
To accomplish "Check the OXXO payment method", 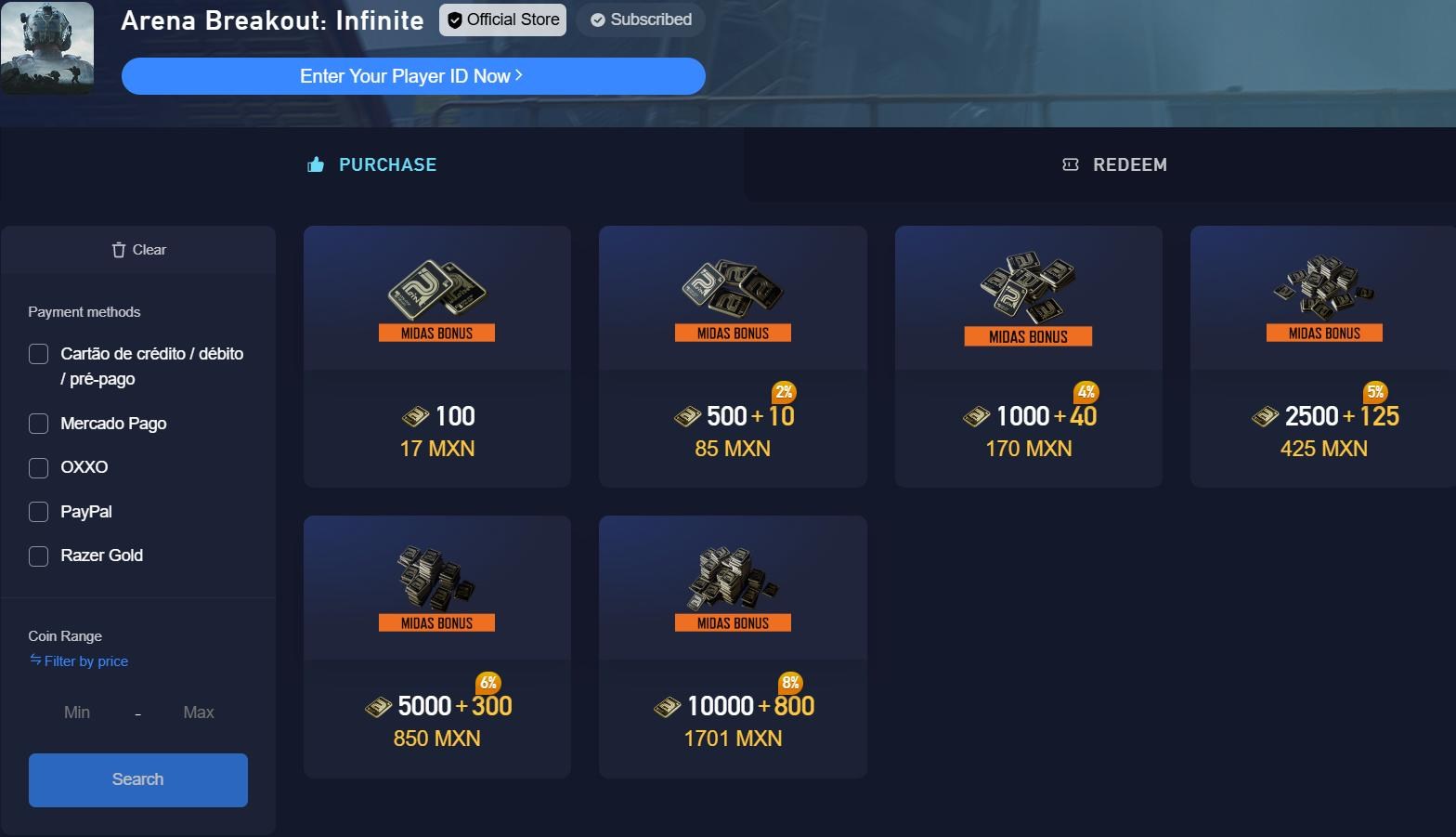I will [38, 467].
